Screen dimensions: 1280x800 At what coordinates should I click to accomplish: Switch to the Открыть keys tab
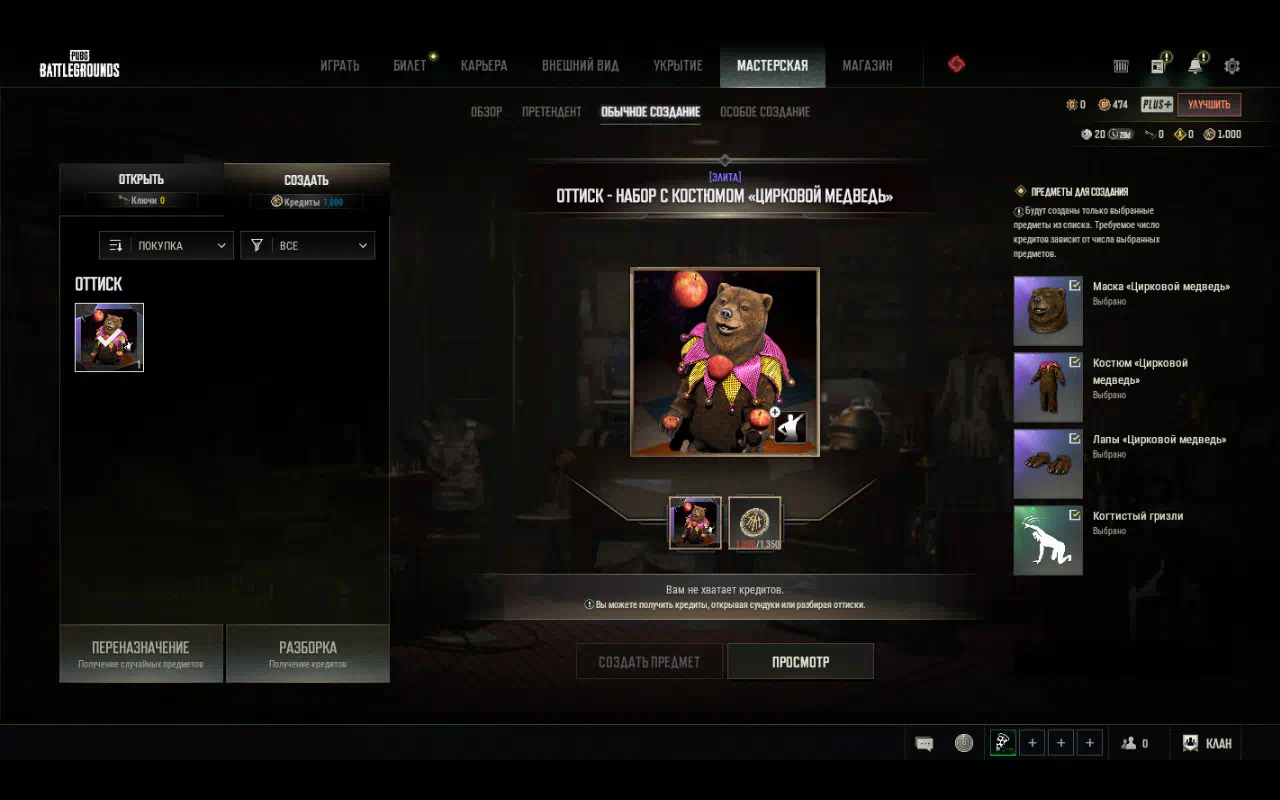tap(141, 187)
